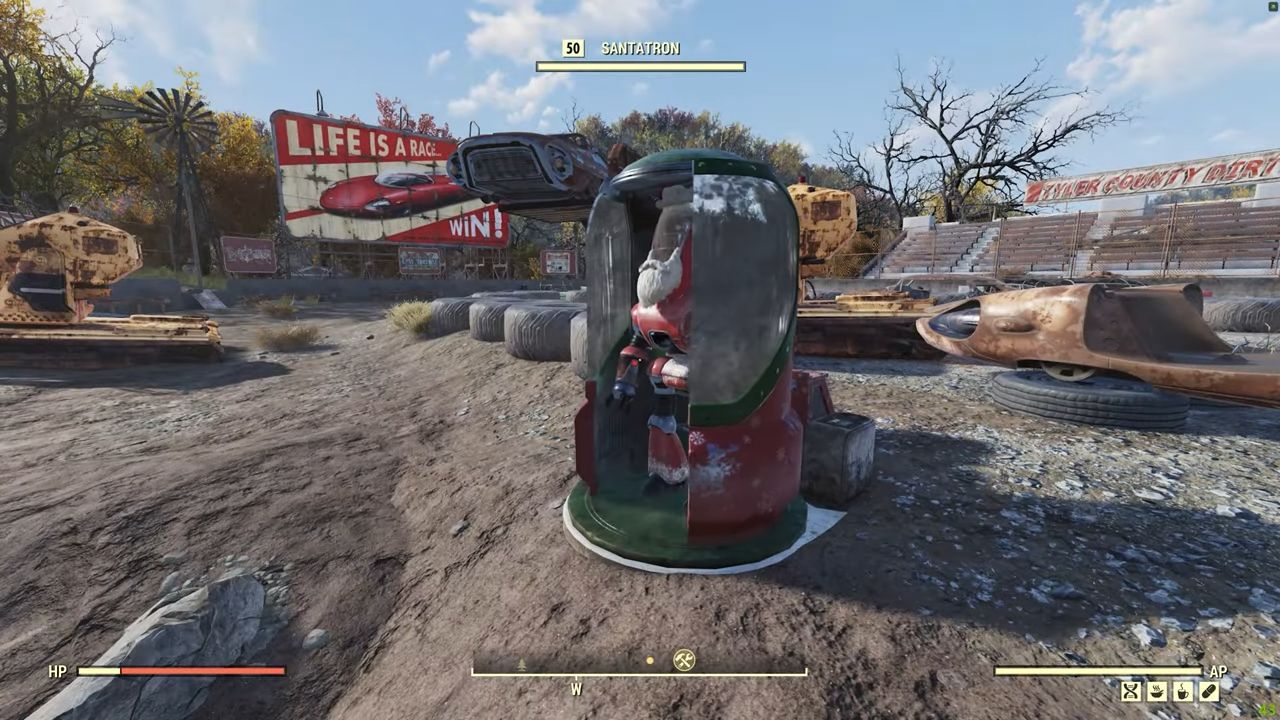Viewport: 1280px width, 720px height.
Task: Click the yellow enemy dot on the compass
Action: click(650, 660)
